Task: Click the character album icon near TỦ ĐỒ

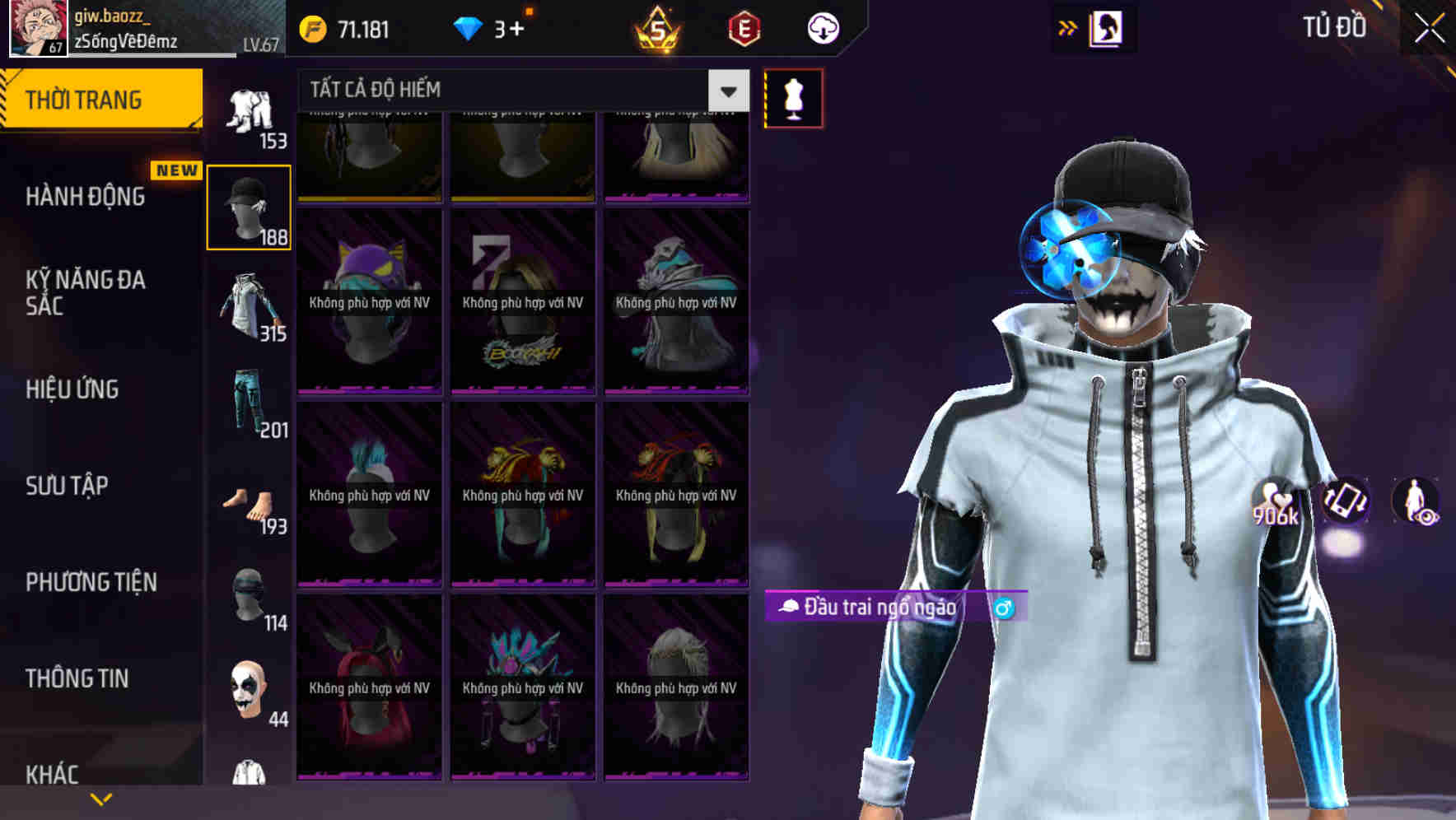Action: 1107,27
